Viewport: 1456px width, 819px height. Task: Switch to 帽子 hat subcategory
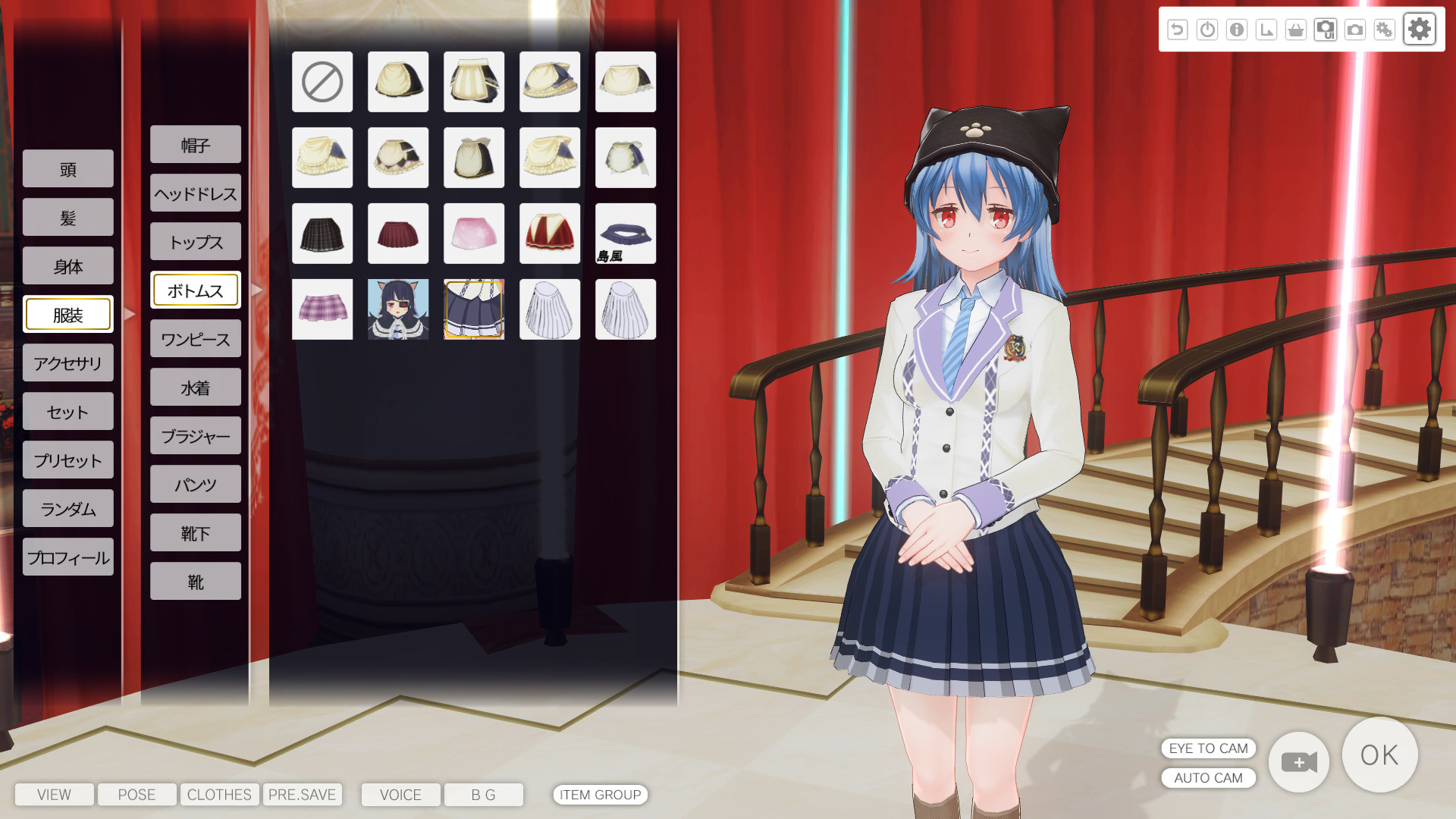[x=196, y=145]
